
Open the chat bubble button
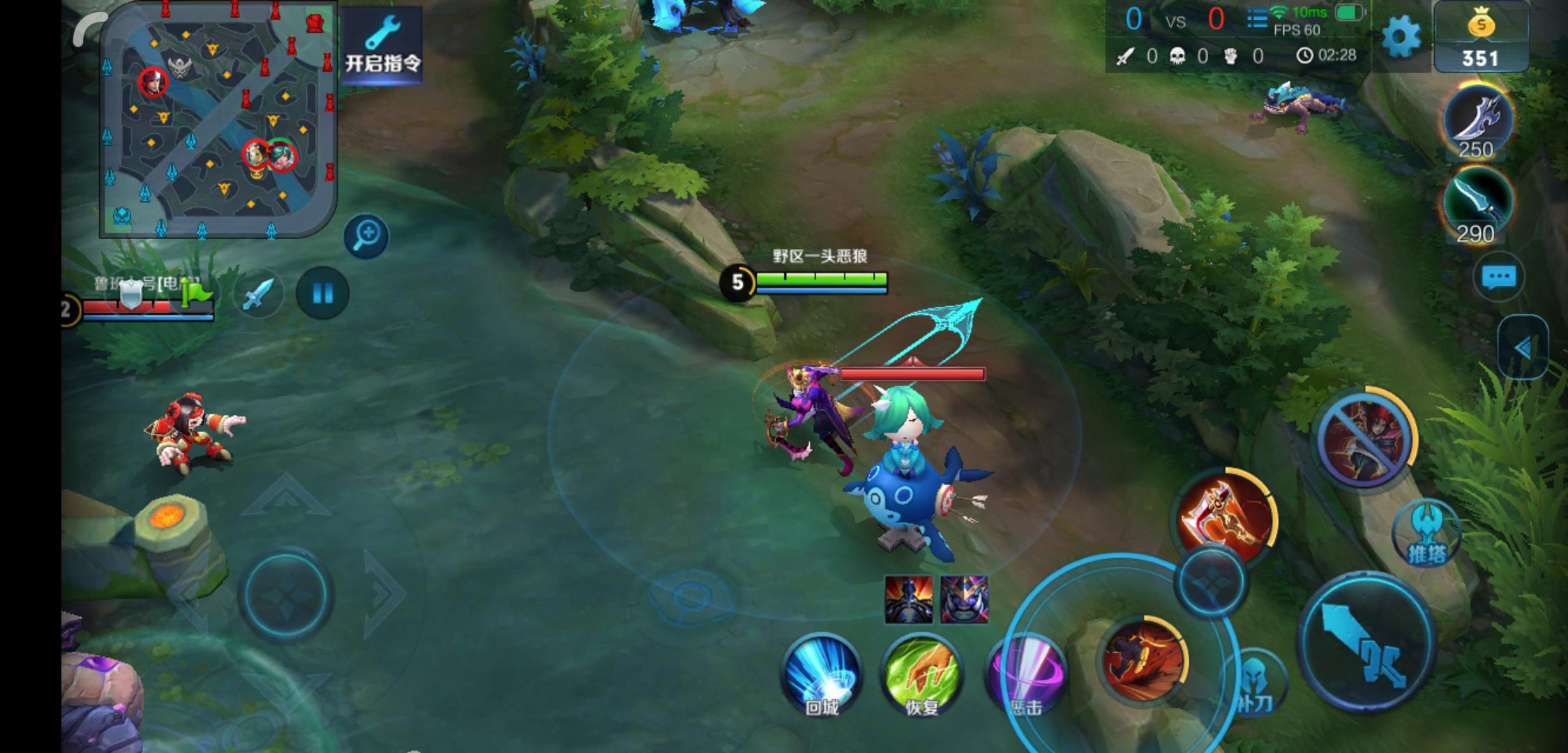[1498, 277]
